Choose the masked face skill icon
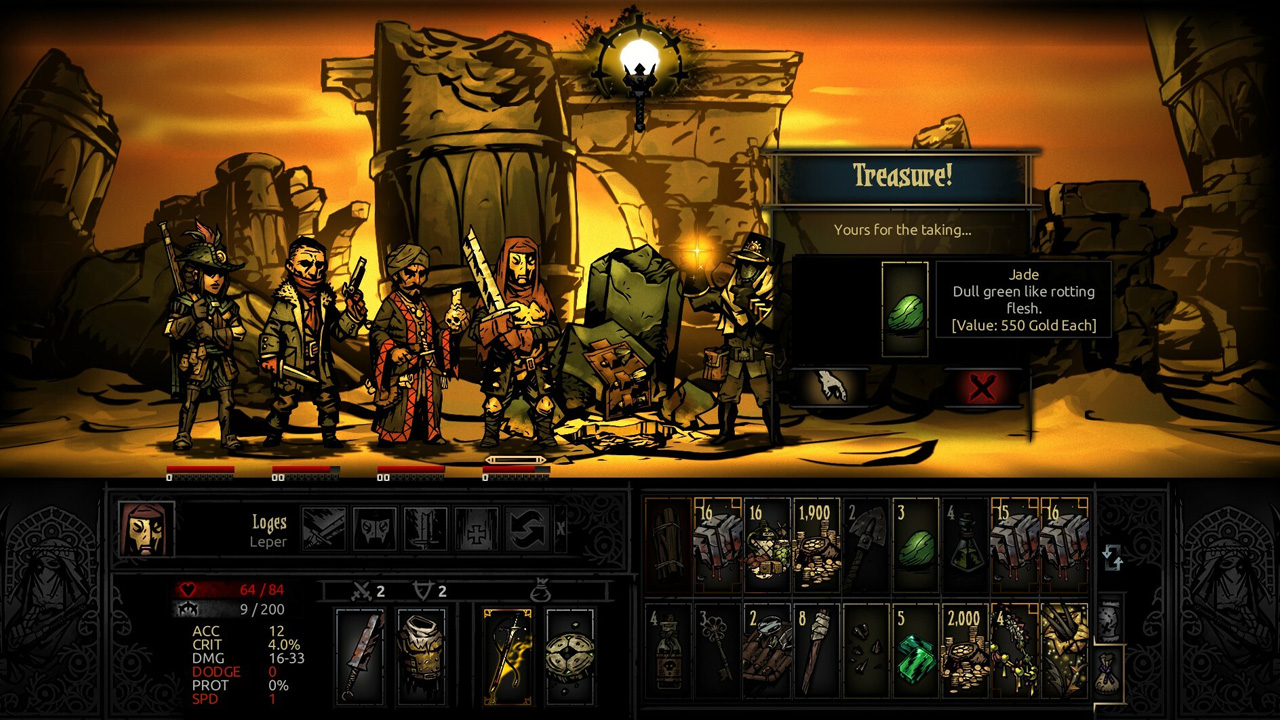The height and width of the screenshot is (720, 1280). [x=375, y=528]
